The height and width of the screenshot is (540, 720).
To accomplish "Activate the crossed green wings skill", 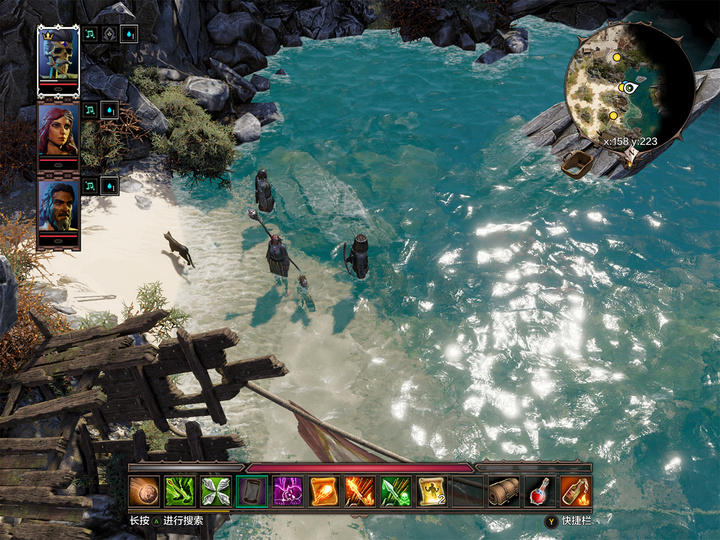I will point(216,491).
